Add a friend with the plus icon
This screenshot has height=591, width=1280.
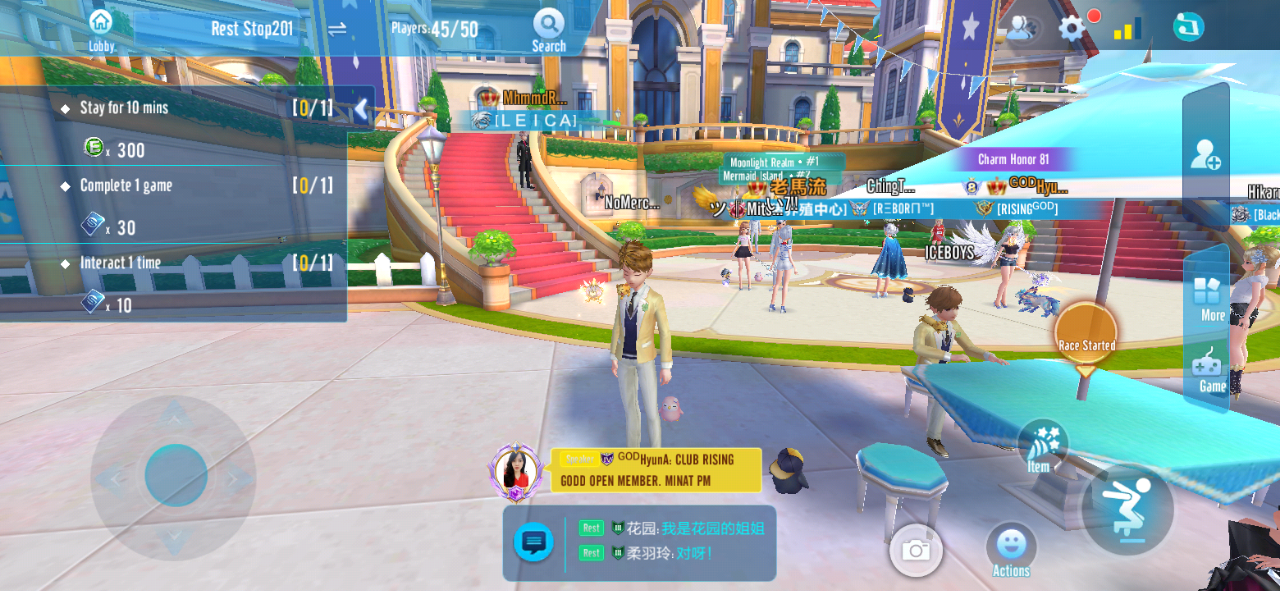tap(1205, 155)
